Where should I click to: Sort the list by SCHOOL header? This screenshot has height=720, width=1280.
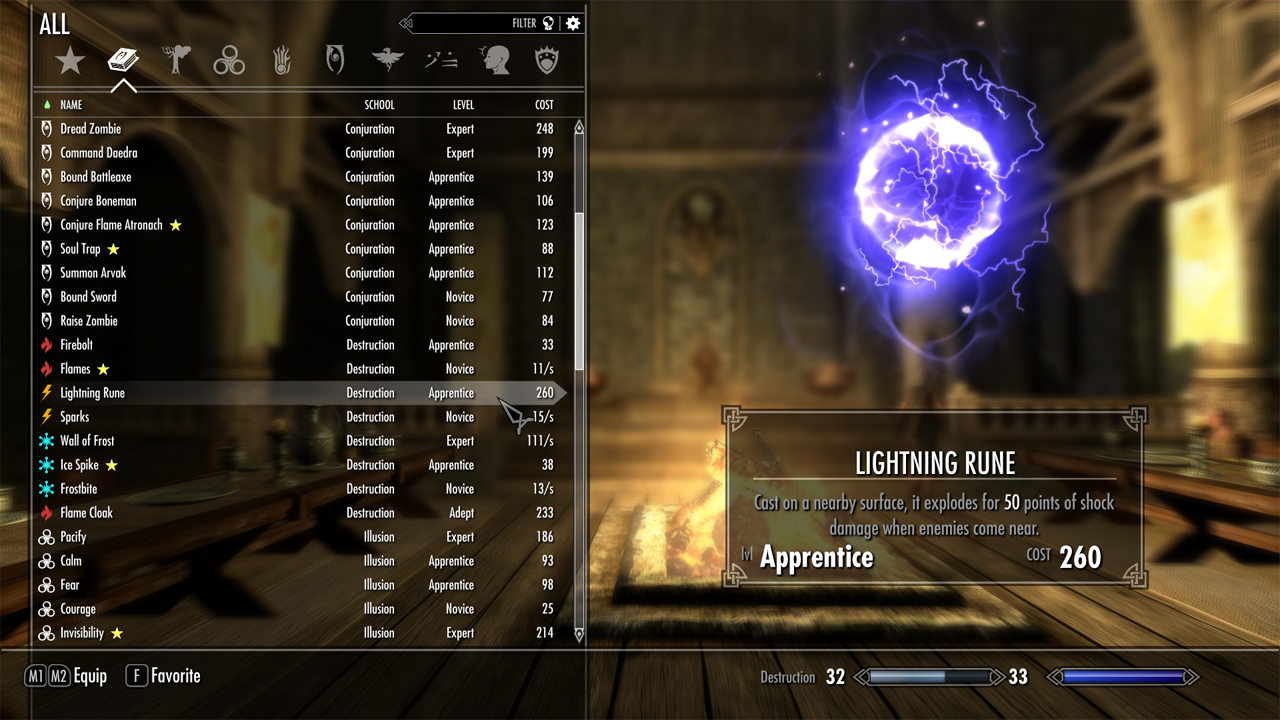pyautogui.click(x=379, y=105)
